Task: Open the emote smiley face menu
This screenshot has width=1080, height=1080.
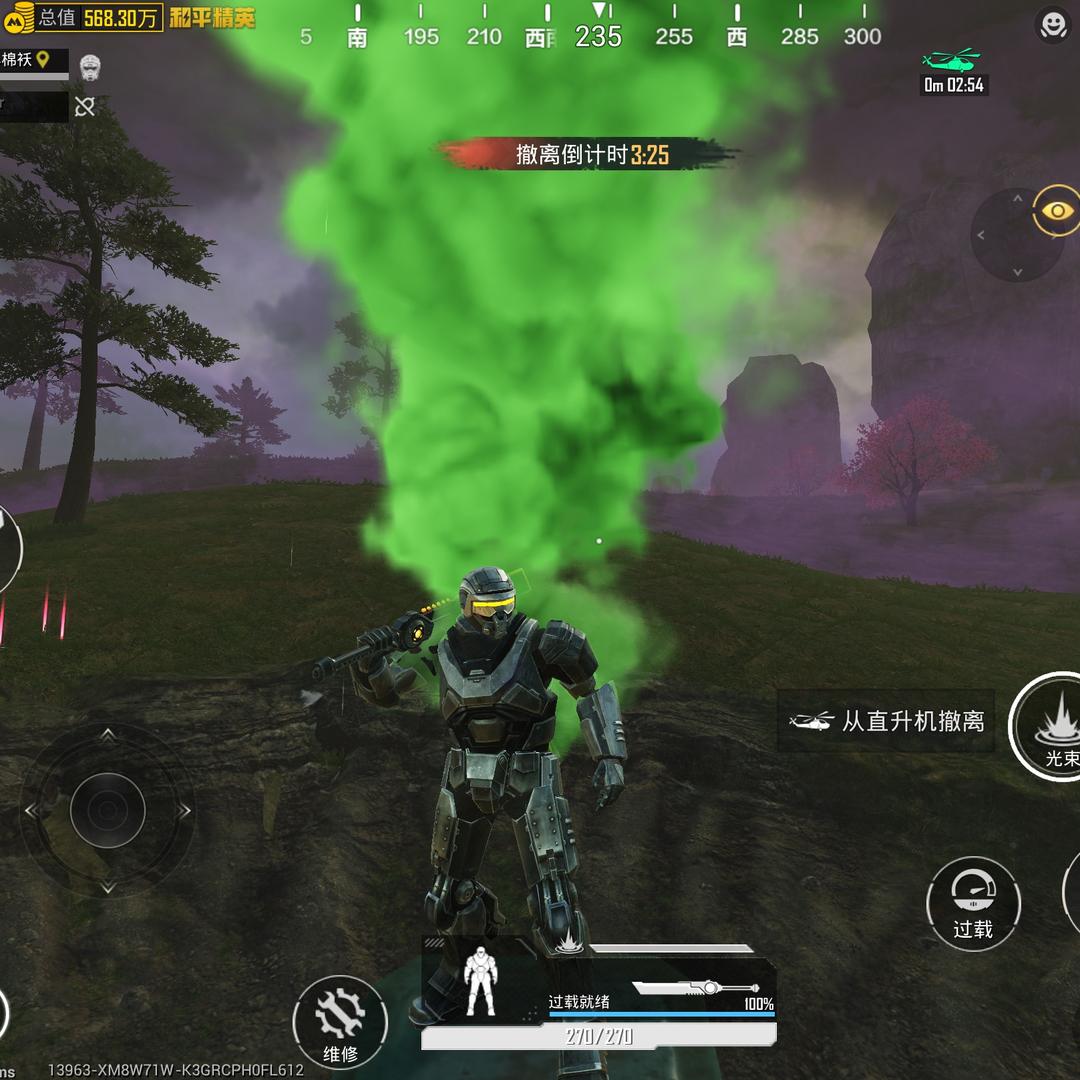Action: (x=1053, y=26)
